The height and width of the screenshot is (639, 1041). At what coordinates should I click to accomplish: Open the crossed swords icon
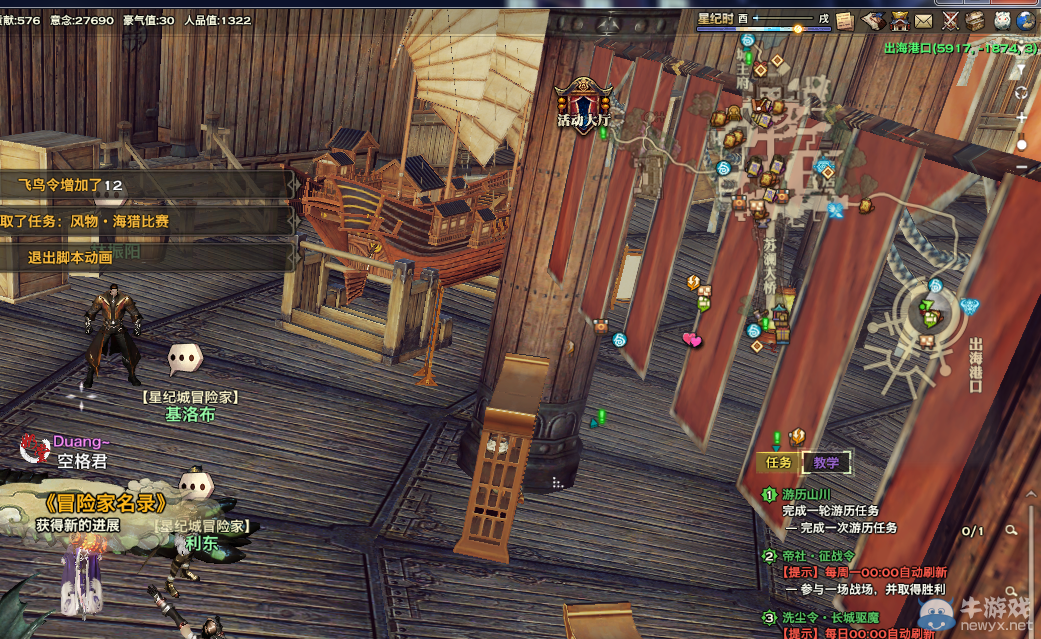(949, 20)
